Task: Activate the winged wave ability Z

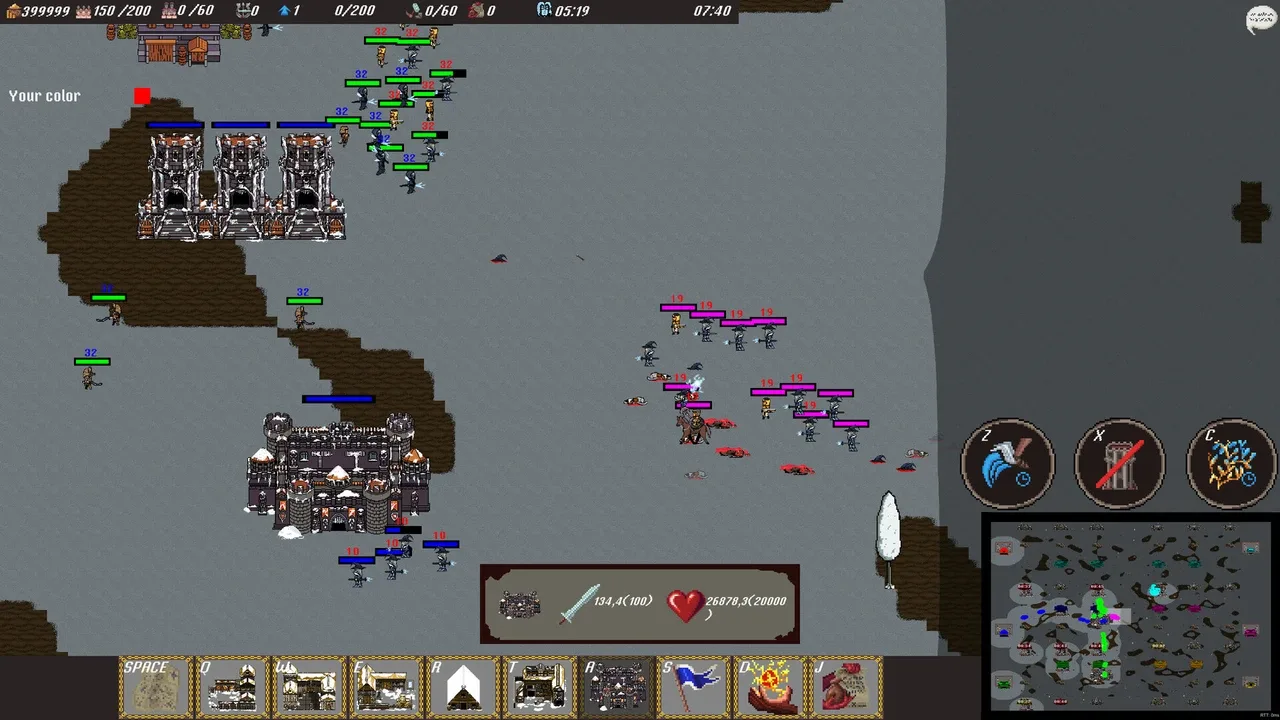Action: tap(1008, 464)
